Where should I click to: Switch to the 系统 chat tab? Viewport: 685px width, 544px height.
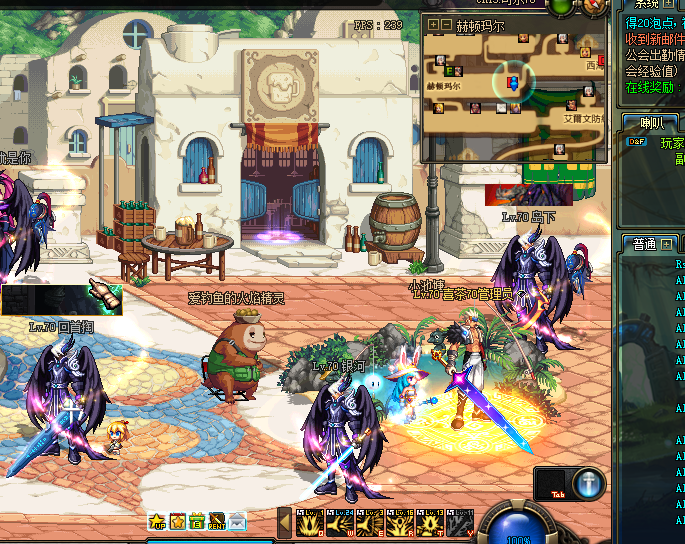pos(645,4)
